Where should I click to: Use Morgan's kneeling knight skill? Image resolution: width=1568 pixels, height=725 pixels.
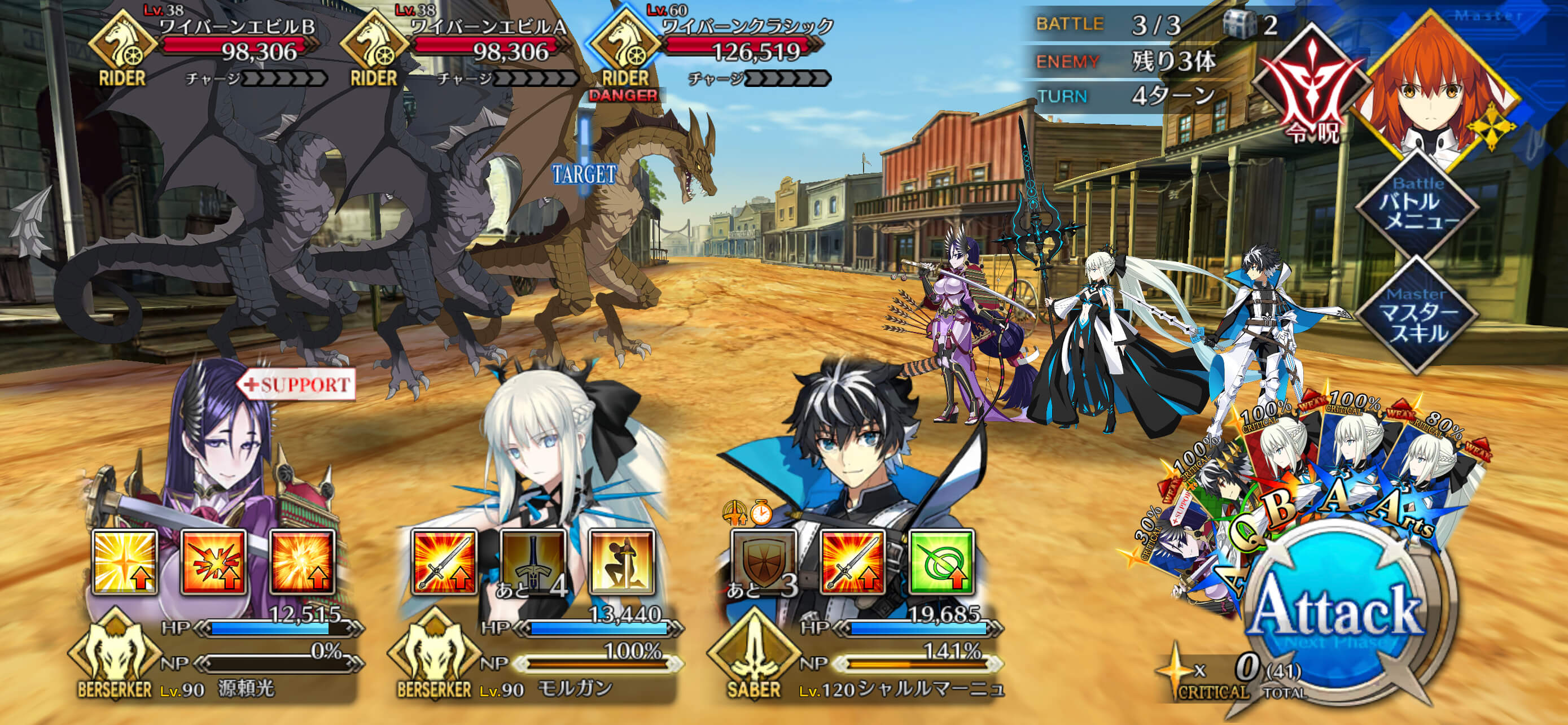[621, 562]
